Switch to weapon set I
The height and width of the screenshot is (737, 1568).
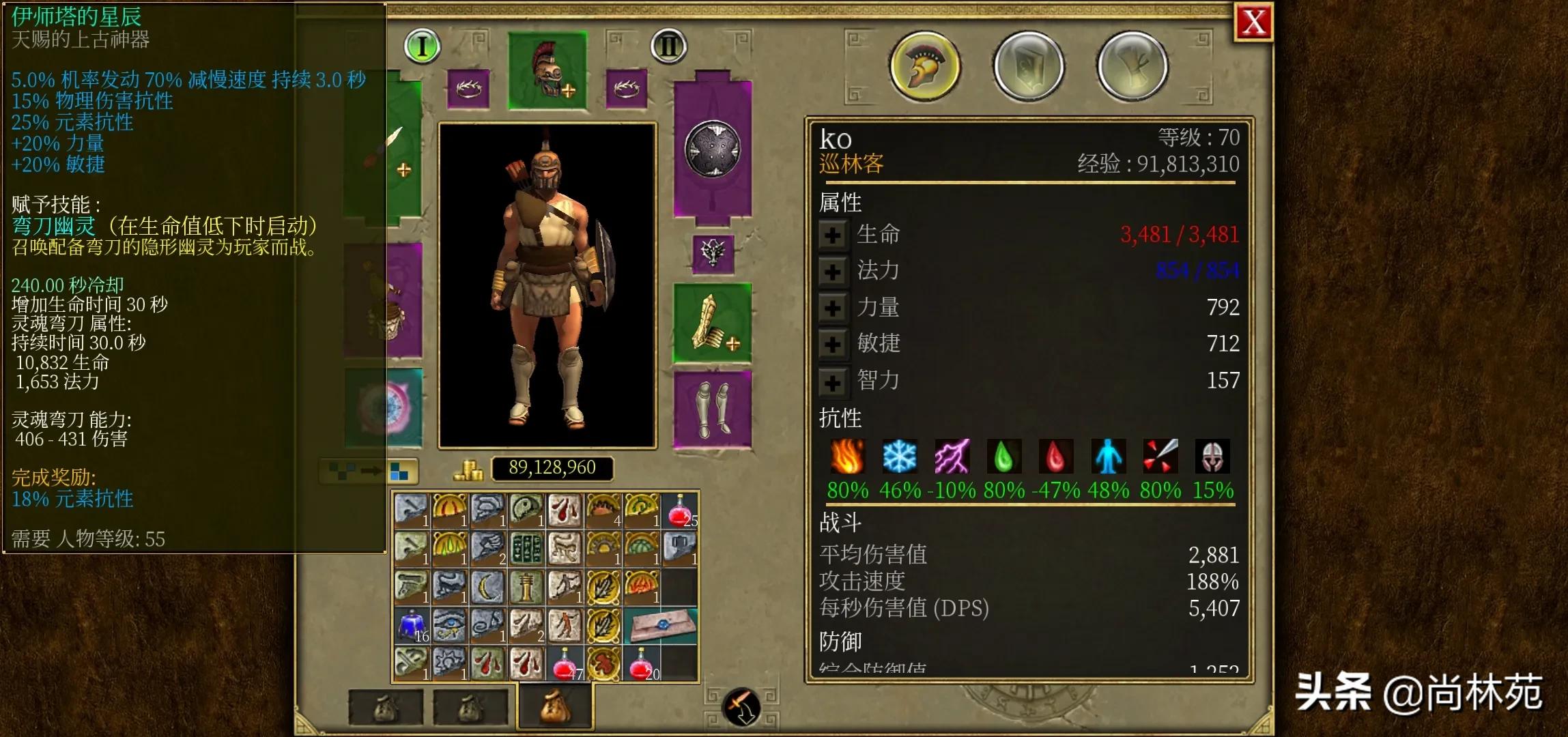click(x=422, y=46)
